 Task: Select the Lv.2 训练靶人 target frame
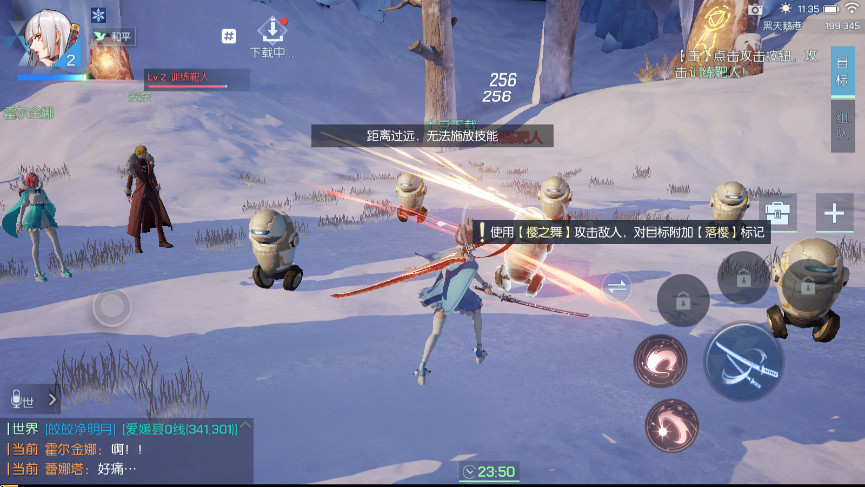point(196,78)
